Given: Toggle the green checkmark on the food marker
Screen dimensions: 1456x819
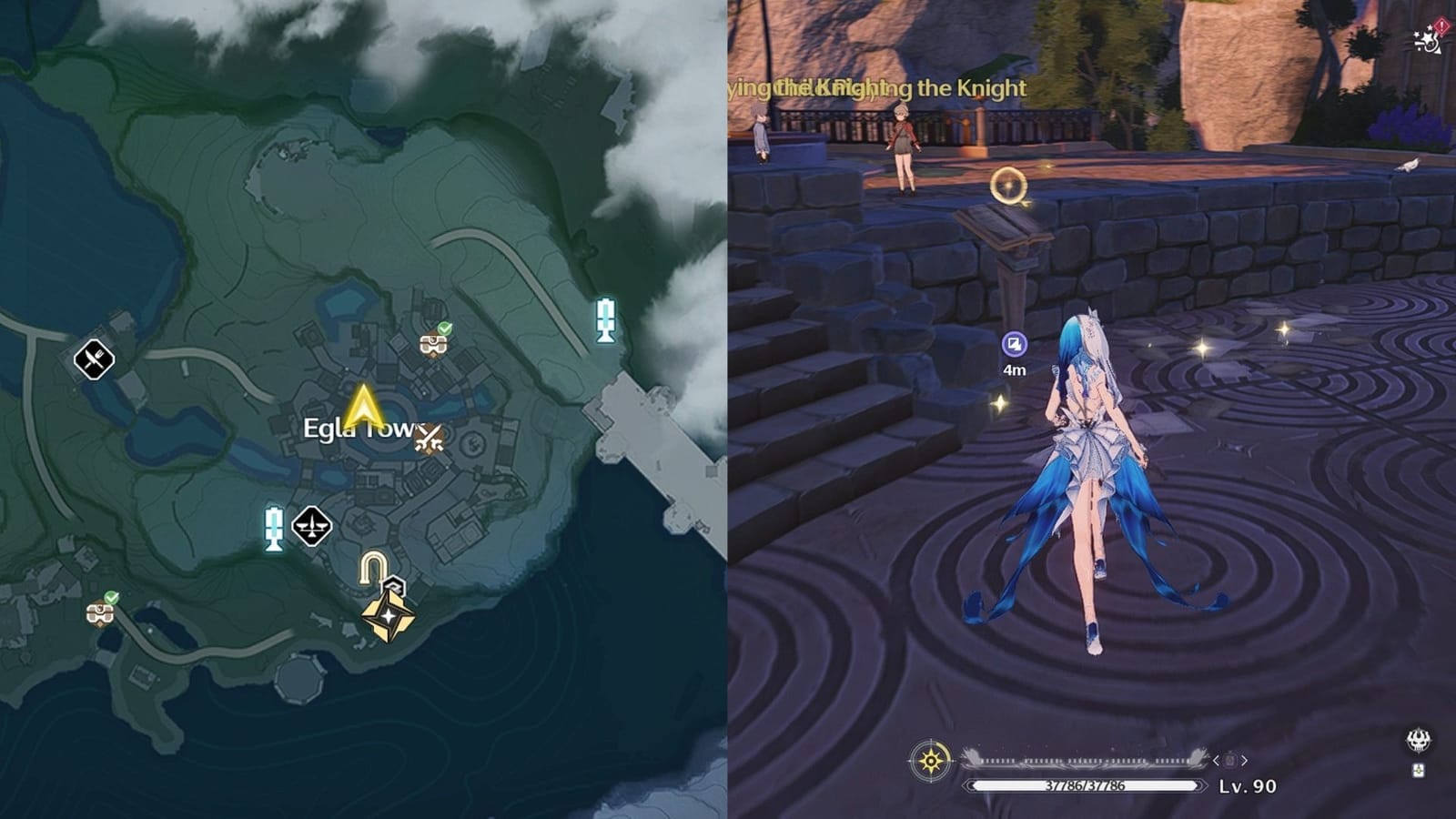Looking at the screenshot, I should [110, 595].
